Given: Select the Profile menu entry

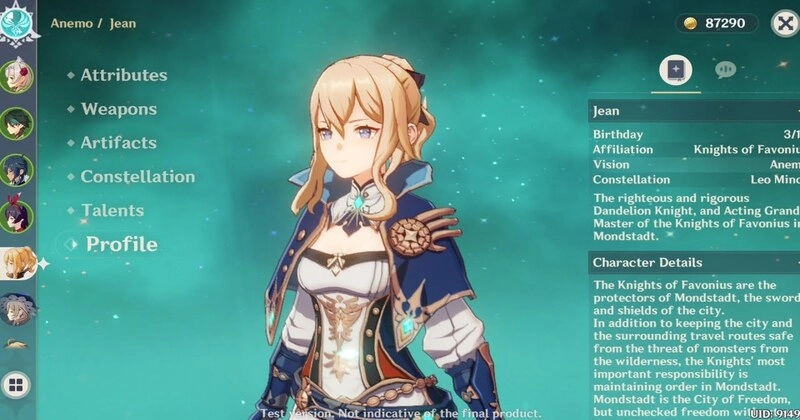Looking at the screenshot, I should (120, 244).
